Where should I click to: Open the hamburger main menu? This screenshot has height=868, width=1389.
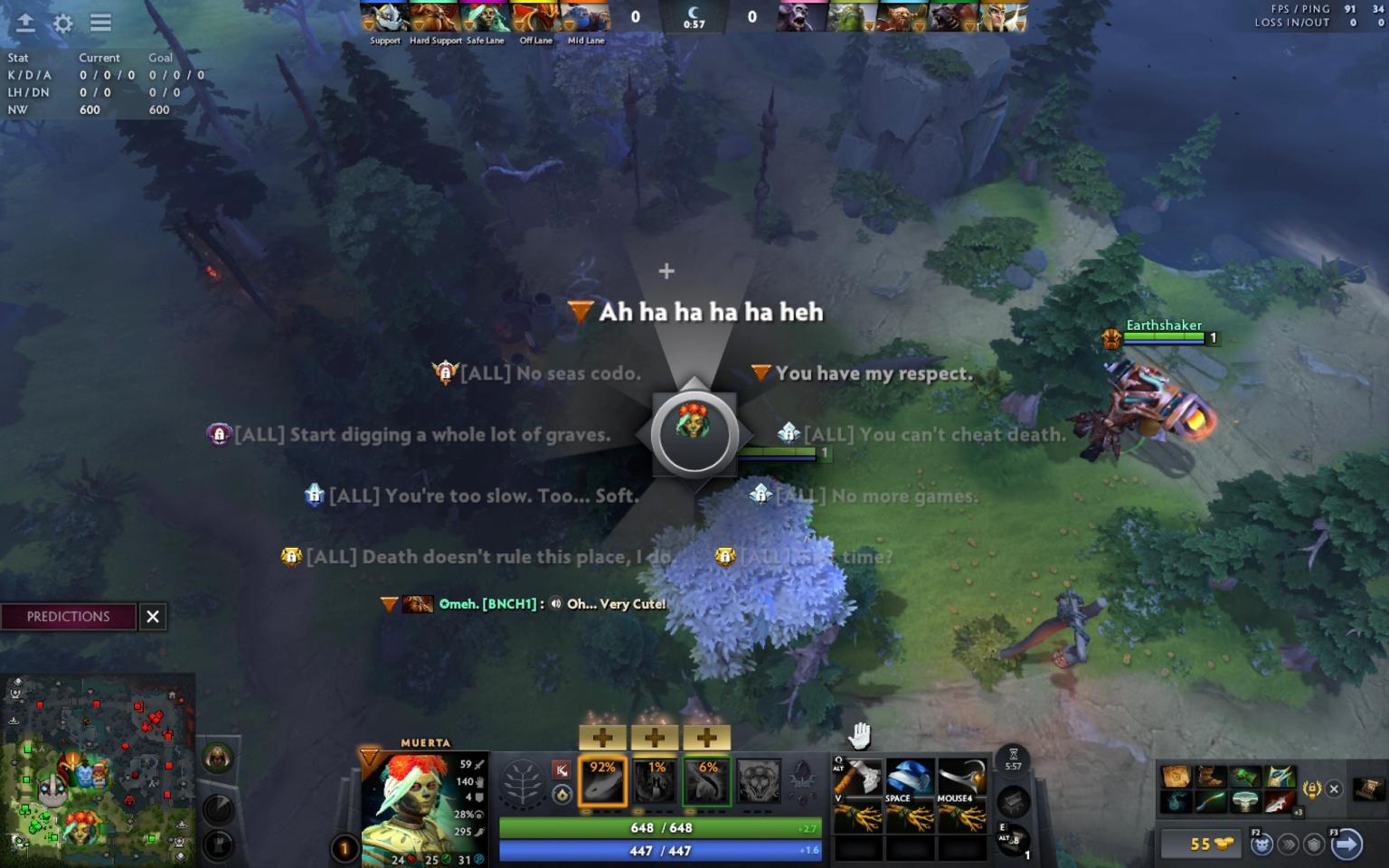click(x=99, y=24)
